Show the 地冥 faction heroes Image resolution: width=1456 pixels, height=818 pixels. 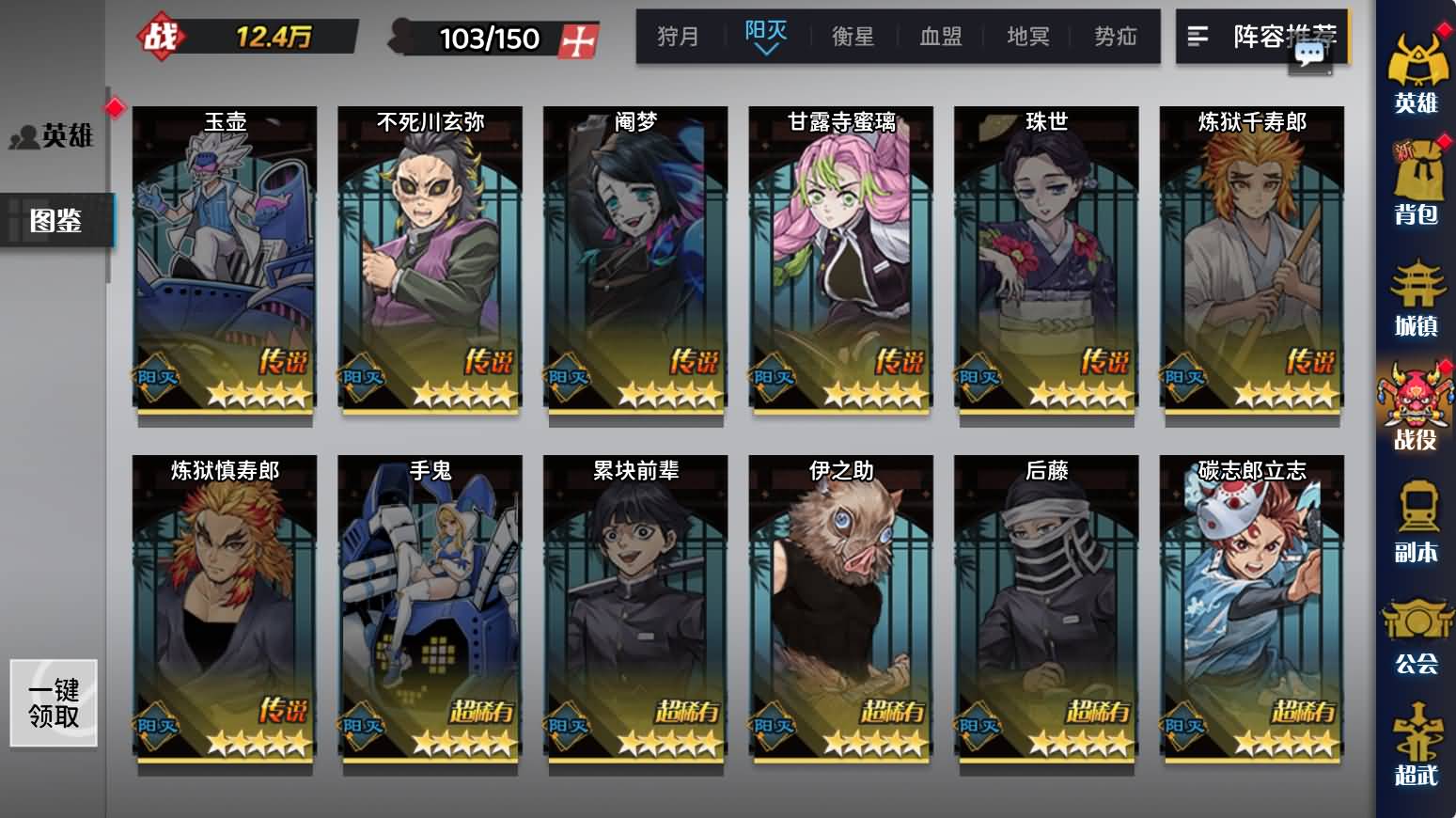click(1027, 37)
